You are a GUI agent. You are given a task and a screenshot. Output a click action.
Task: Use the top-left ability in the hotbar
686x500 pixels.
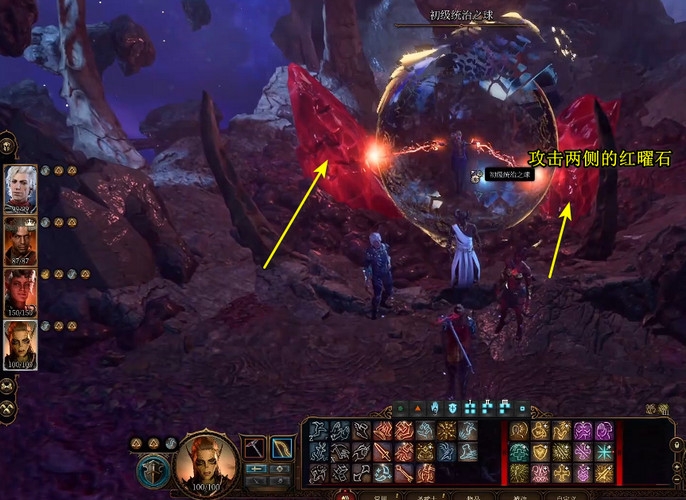point(318,430)
